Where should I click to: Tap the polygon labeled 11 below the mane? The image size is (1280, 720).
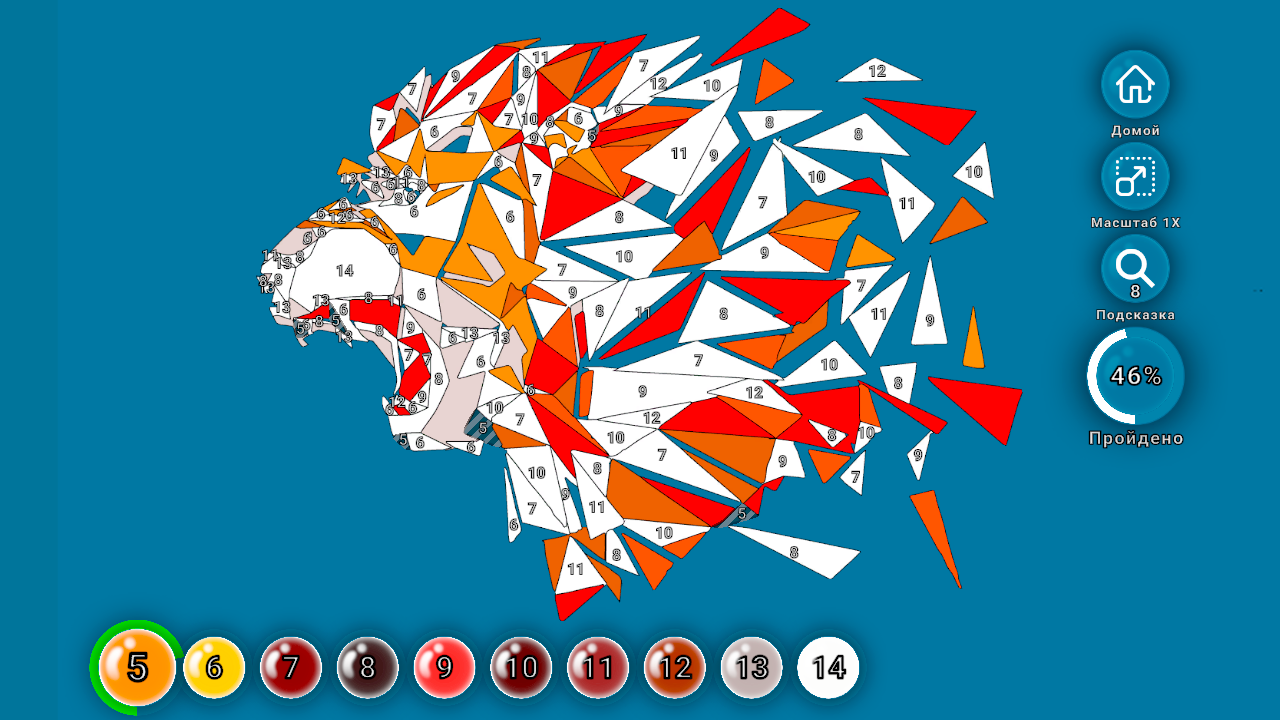coord(573,567)
